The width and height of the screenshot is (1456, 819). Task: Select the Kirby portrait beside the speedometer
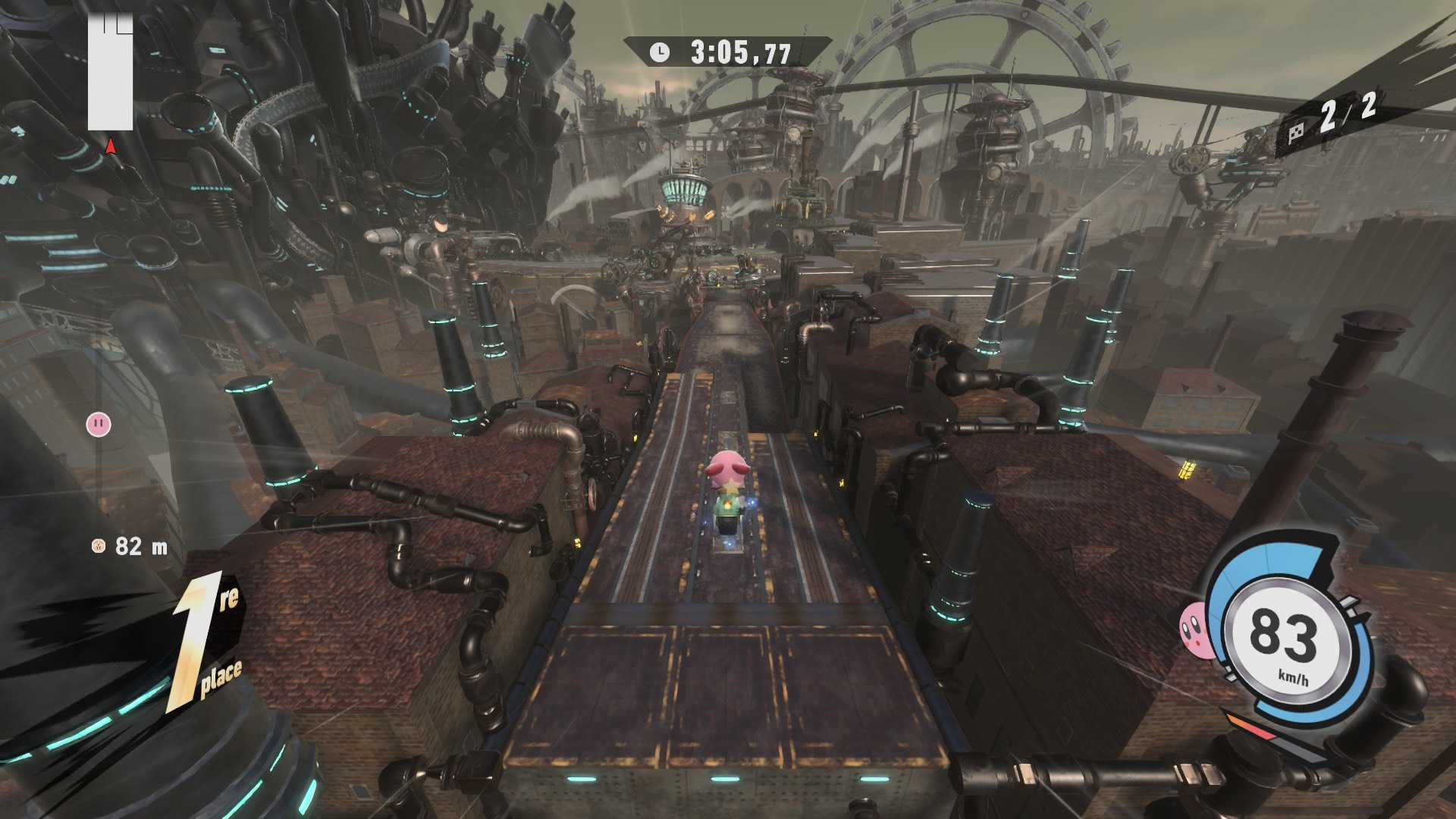1194,629
